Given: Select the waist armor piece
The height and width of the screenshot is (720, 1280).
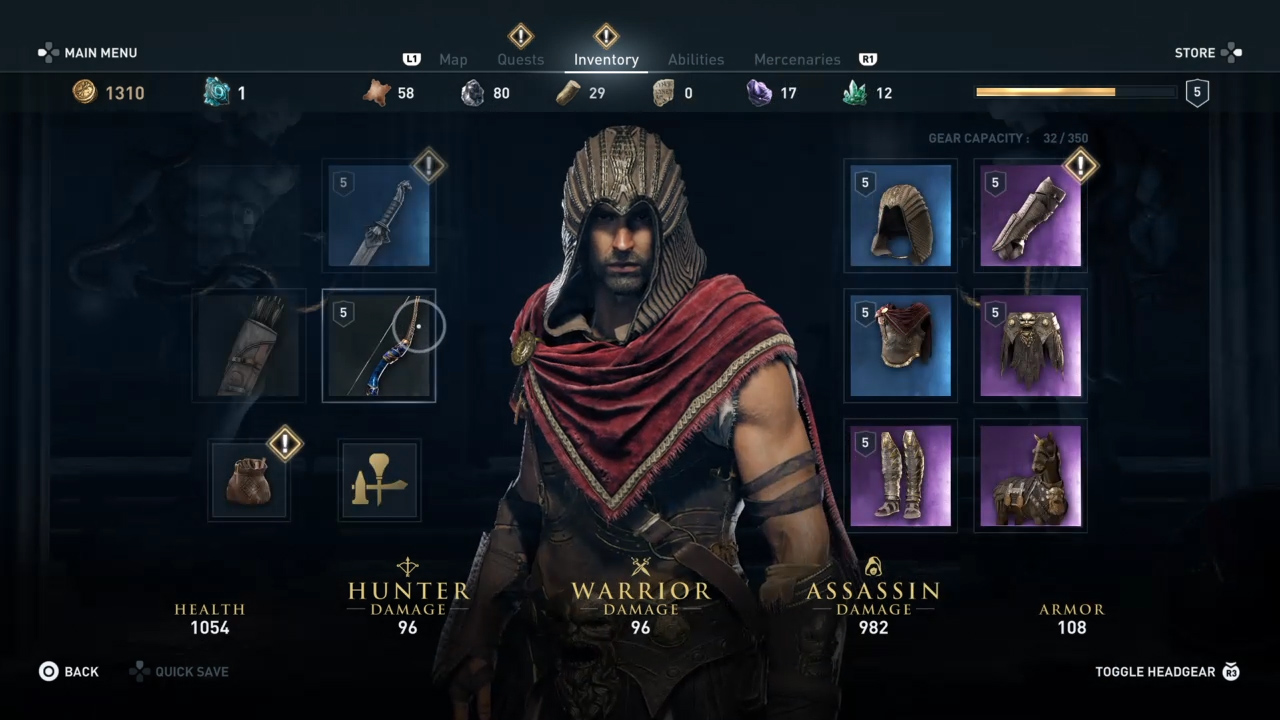Looking at the screenshot, I should point(1029,345).
